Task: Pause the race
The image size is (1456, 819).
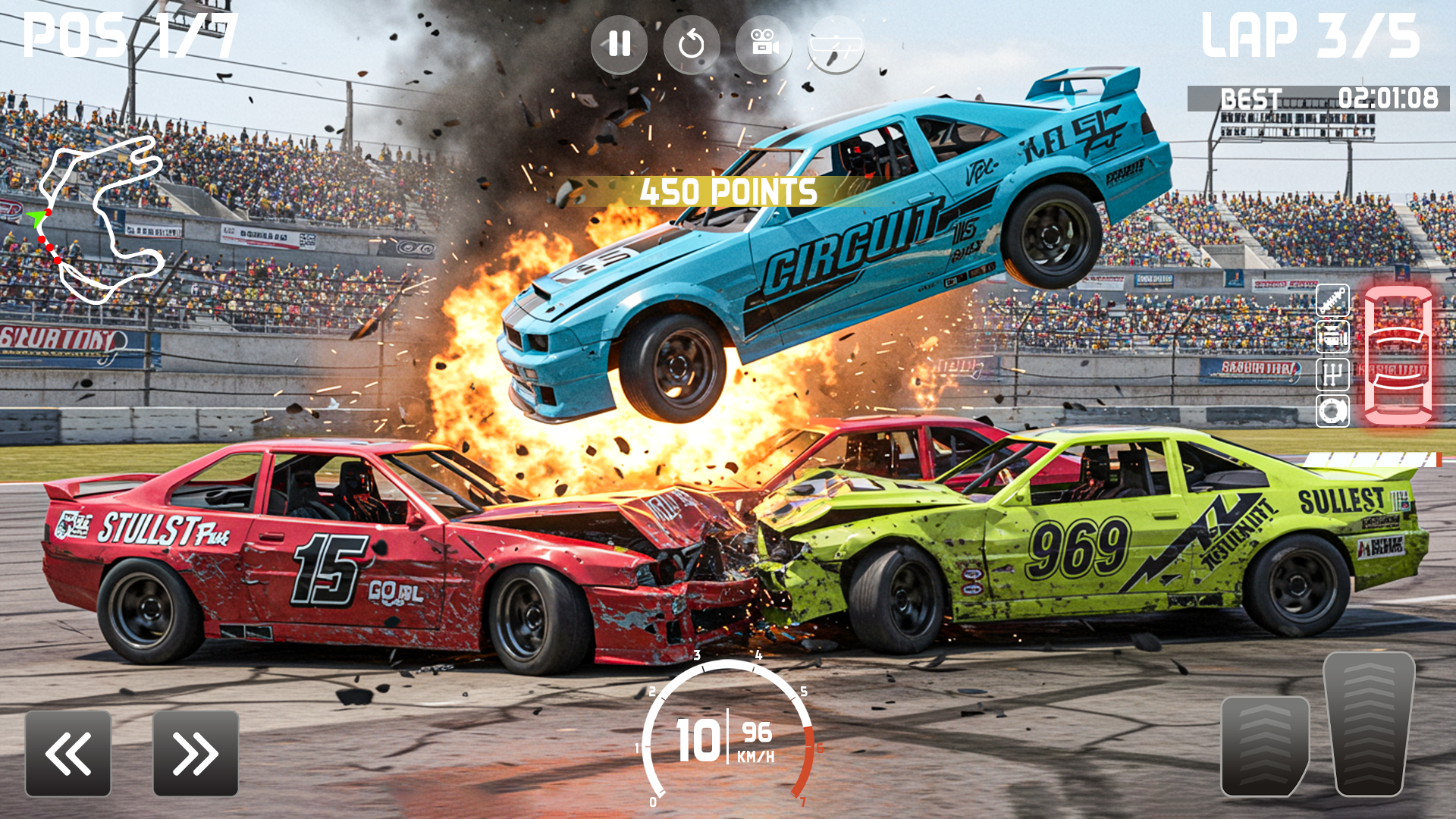Action: [620, 44]
